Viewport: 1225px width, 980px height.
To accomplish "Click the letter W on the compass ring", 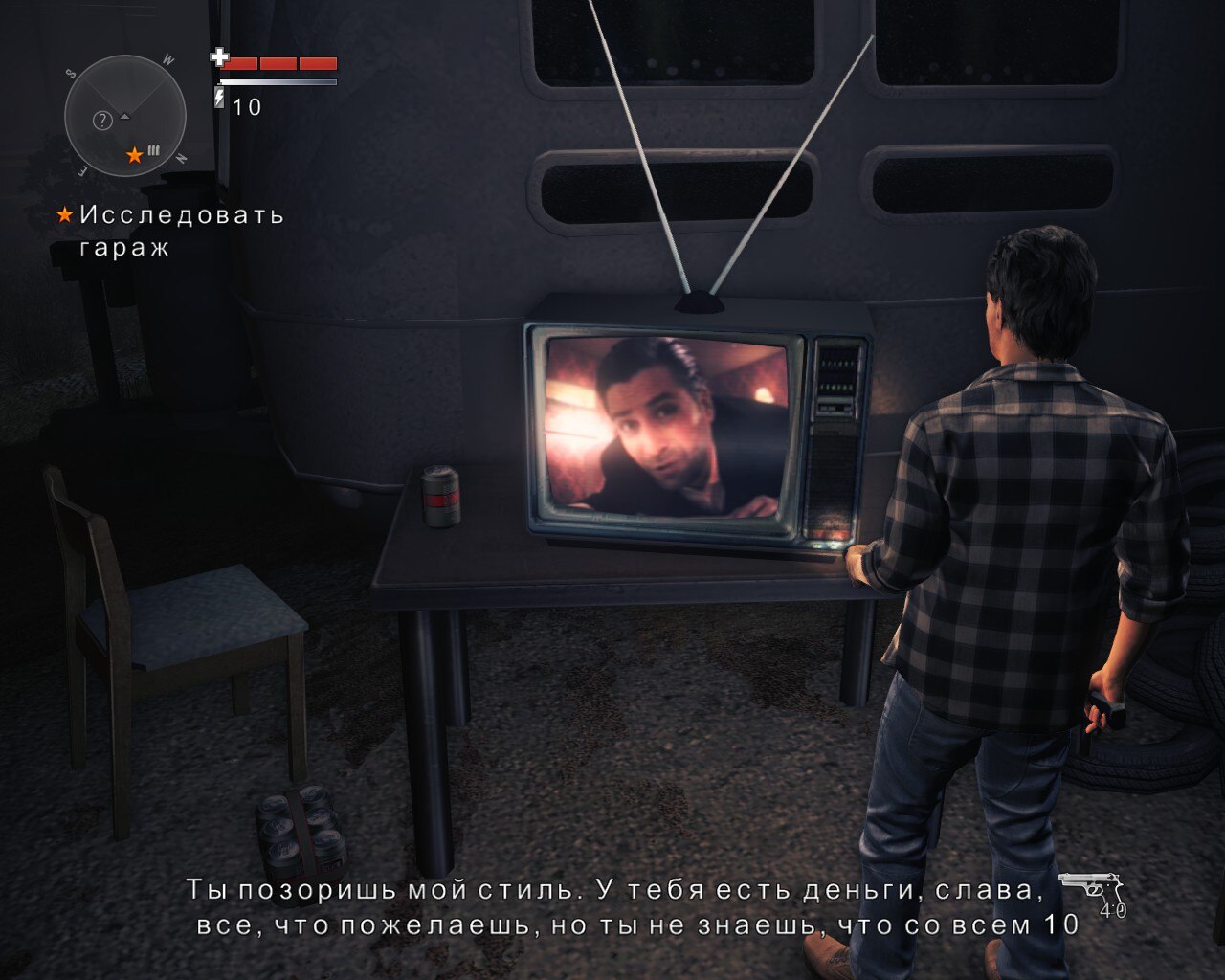I will (167, 59).
